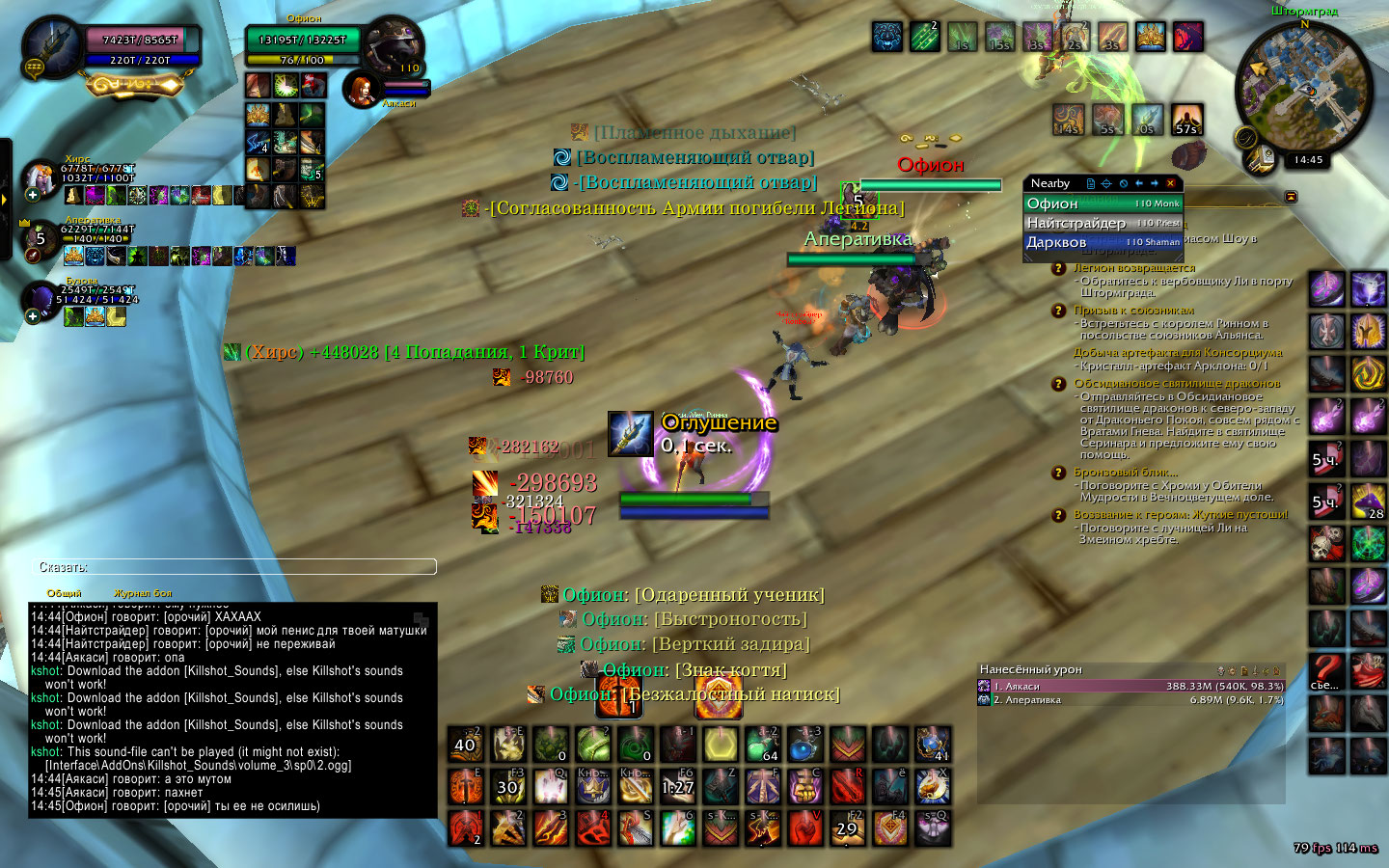
Task: Close the Nearby players panel
Action: (x=1171, y=183)
